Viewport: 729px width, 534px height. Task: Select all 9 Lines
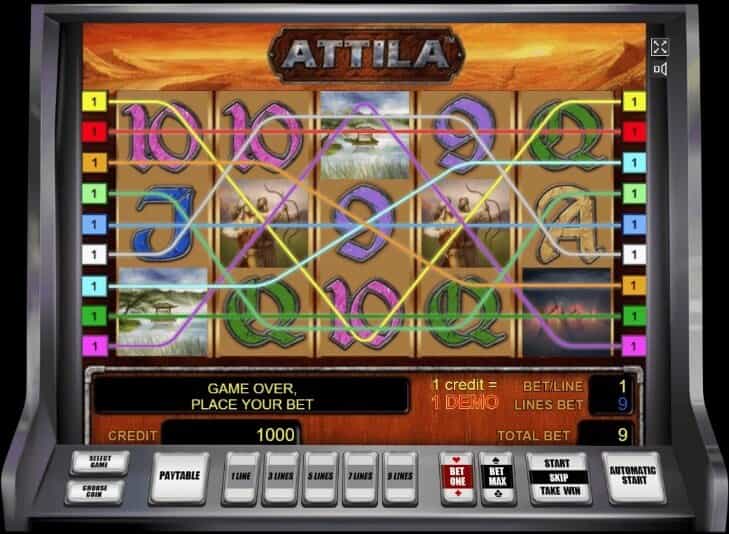400,476
